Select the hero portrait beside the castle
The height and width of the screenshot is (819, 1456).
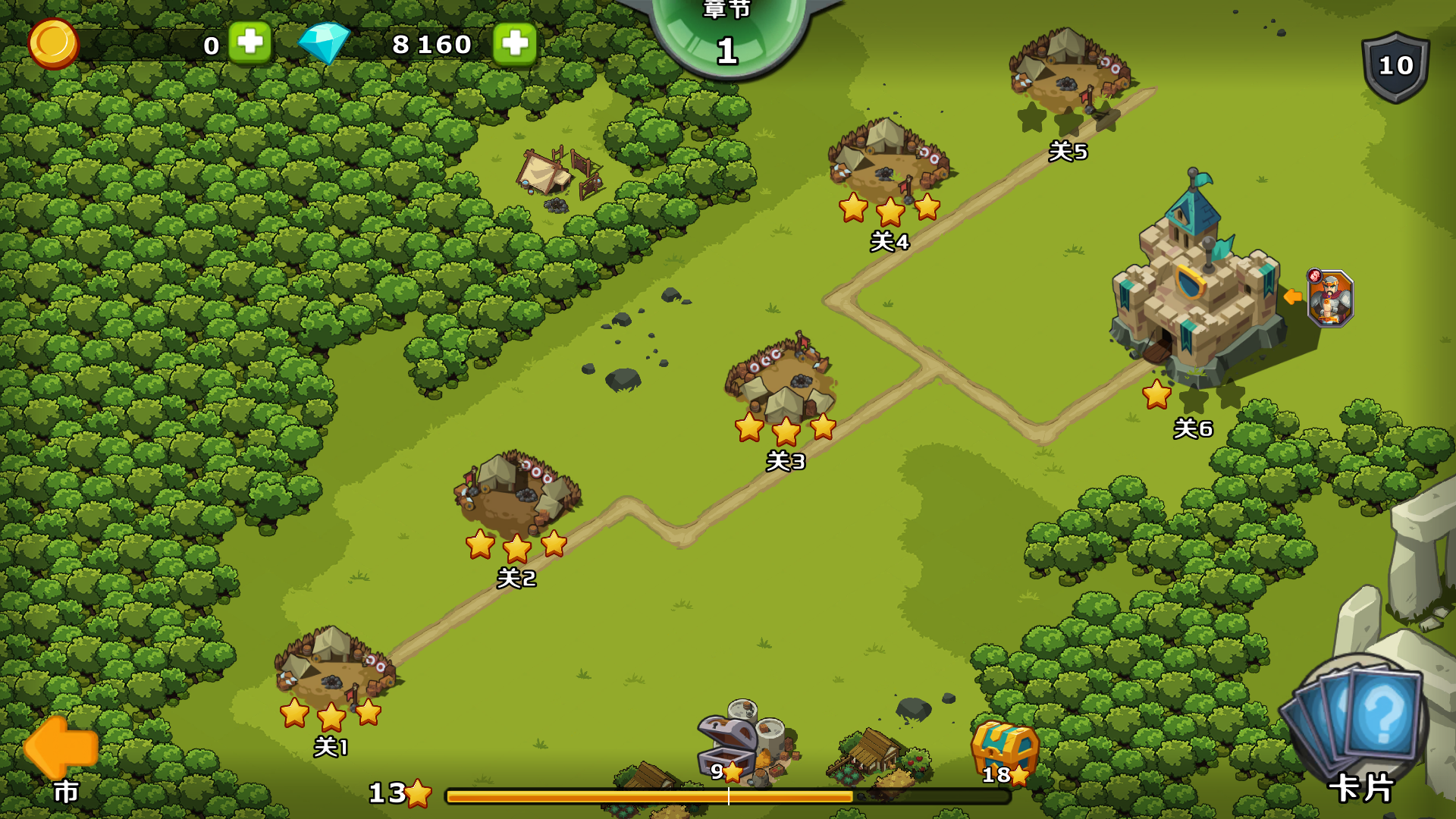click(x=1330, y=300)
